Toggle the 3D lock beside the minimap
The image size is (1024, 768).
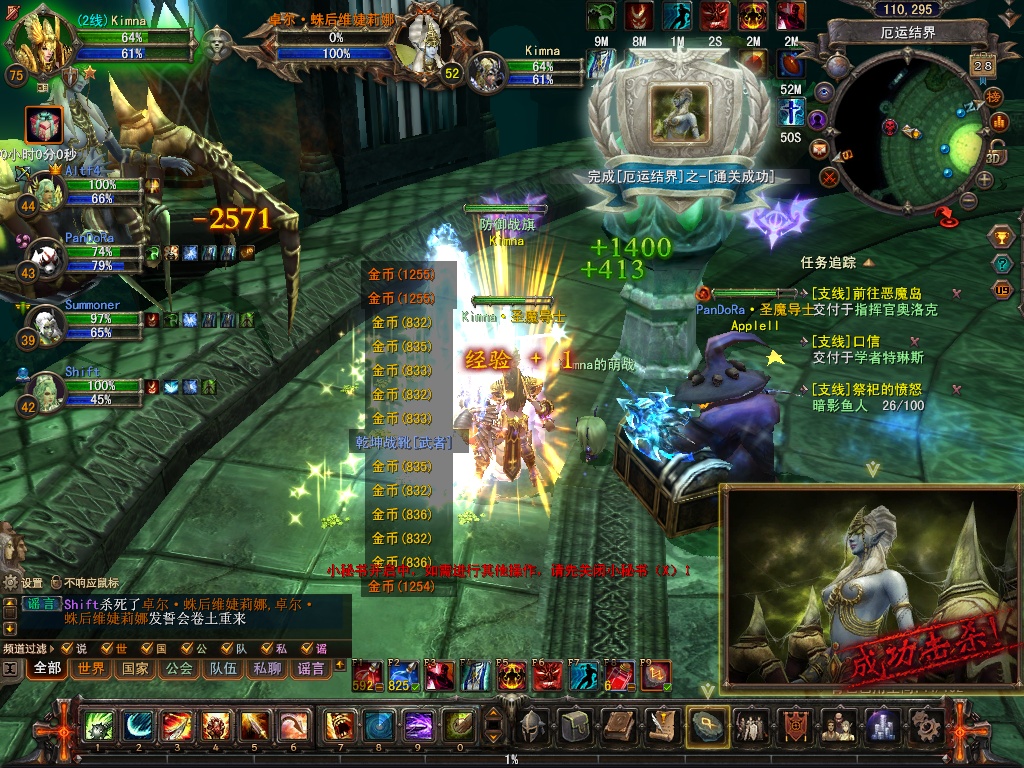[995, 153]
